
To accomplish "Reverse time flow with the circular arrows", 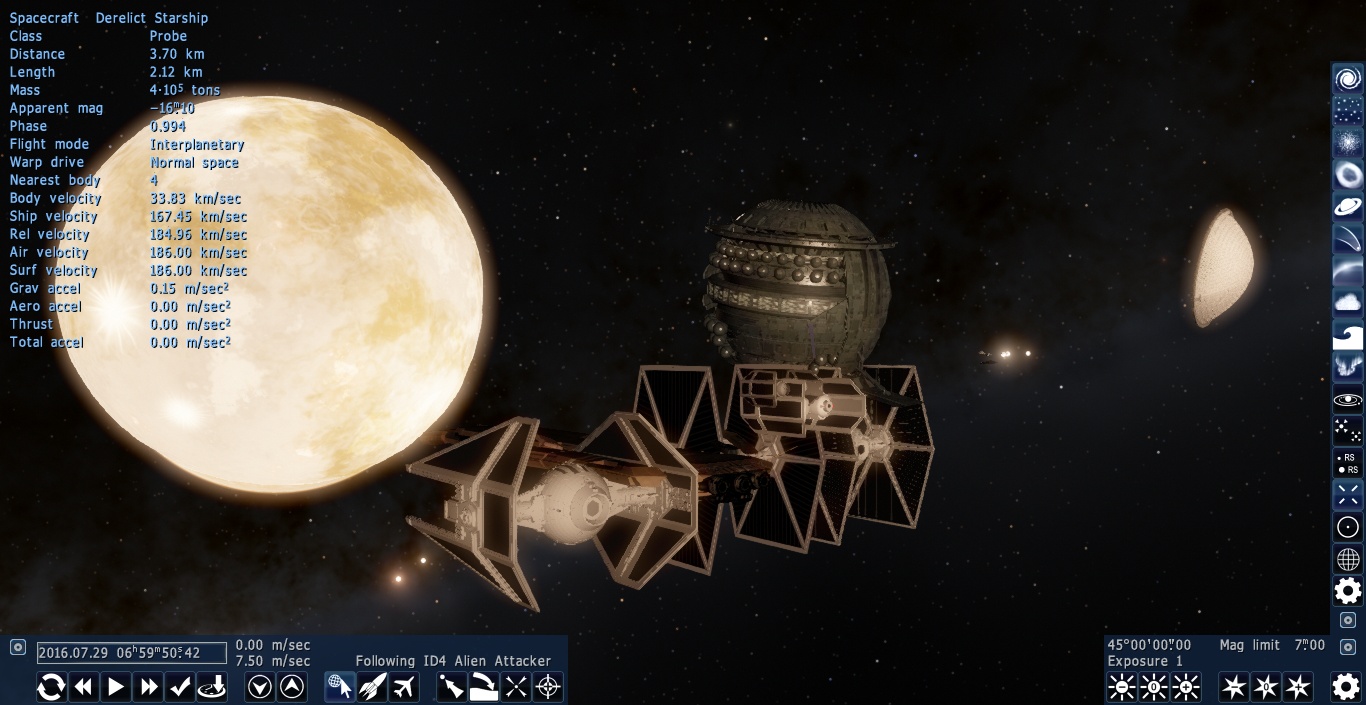I will (x=52, y=687).
